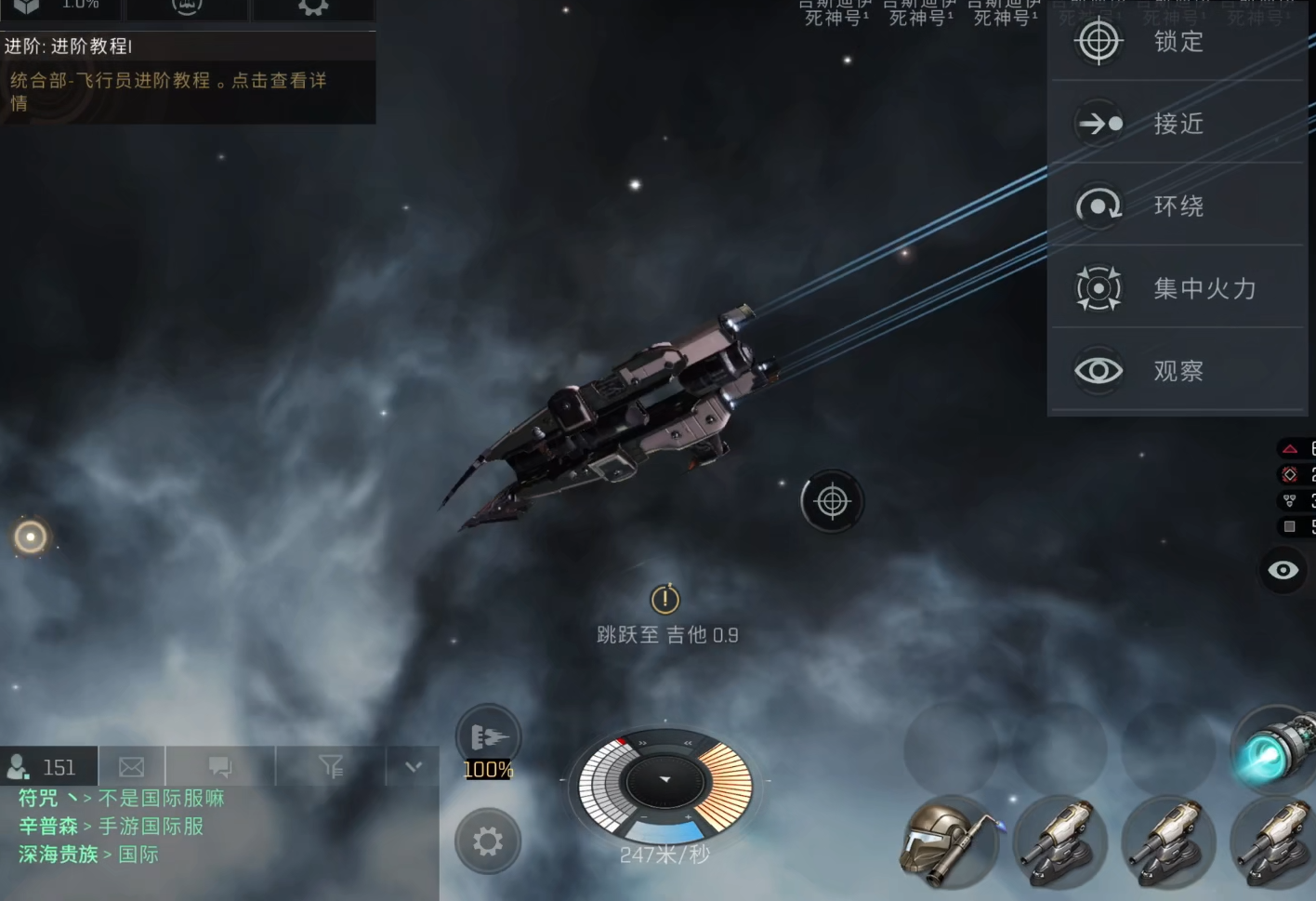Open the gear settings button beside the speed dial
This screenshot has height=901, width=1316.
(x=488, y=841)
